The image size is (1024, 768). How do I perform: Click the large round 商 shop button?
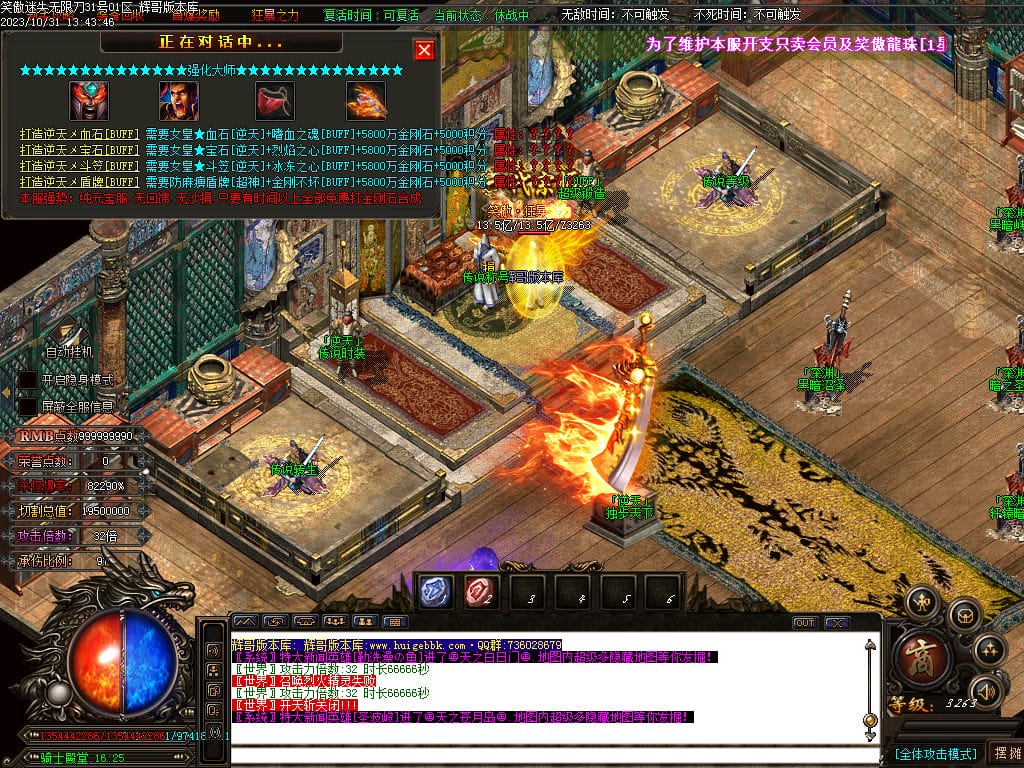point(917,657)
